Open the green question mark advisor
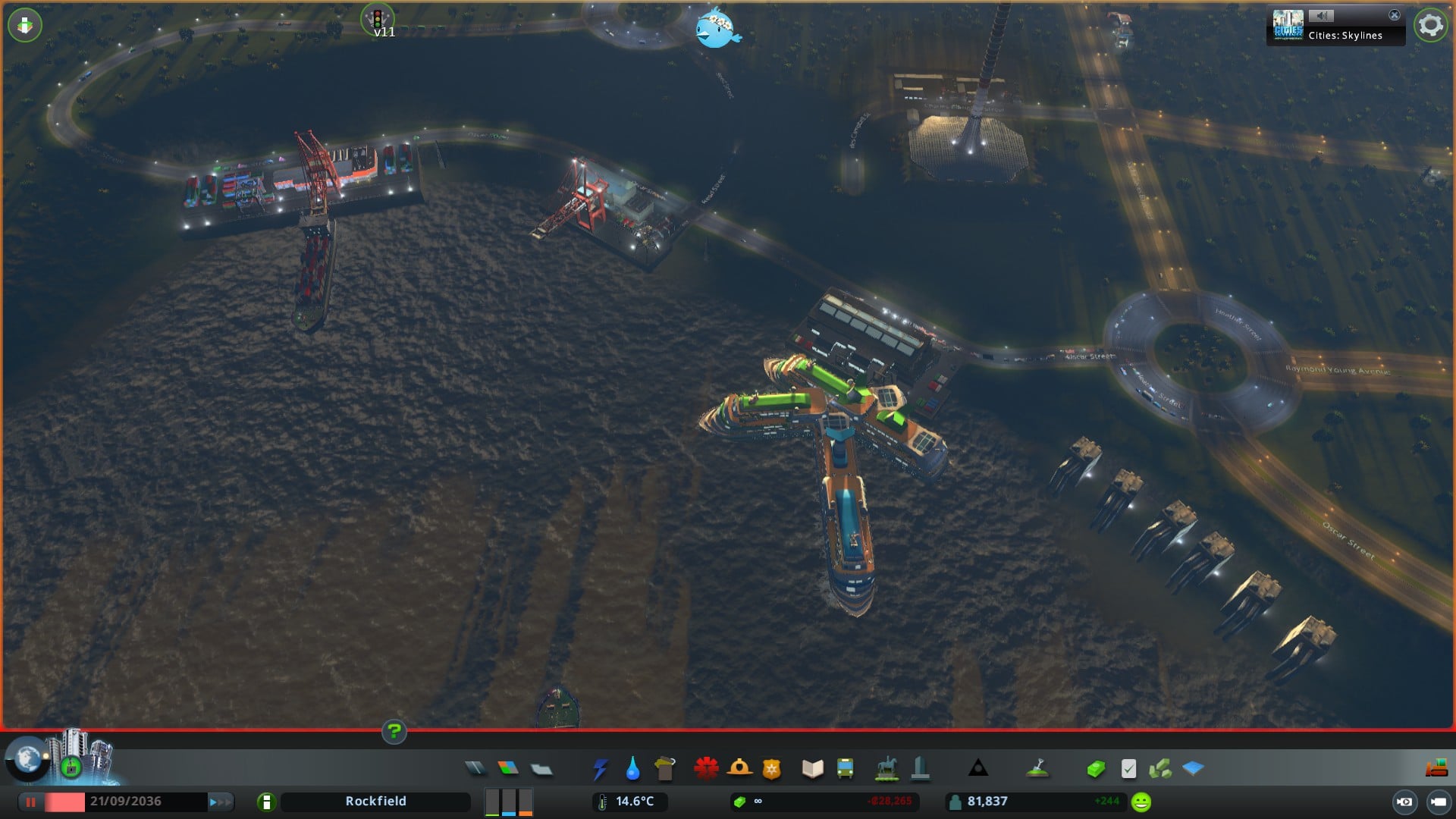The height and width of the screenshot is (819, 1456). (x=394, y=732)
